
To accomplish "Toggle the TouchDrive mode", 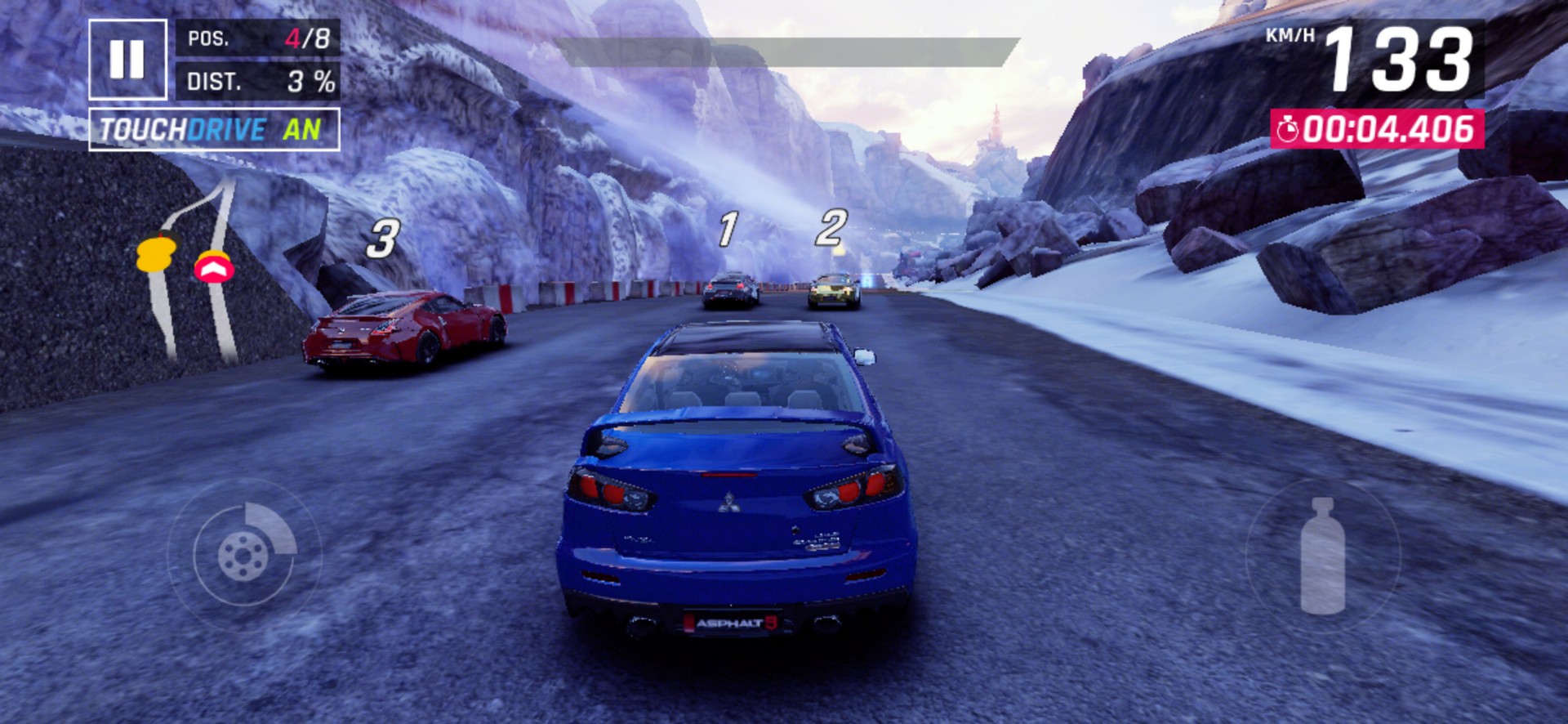I will (214, 129).
